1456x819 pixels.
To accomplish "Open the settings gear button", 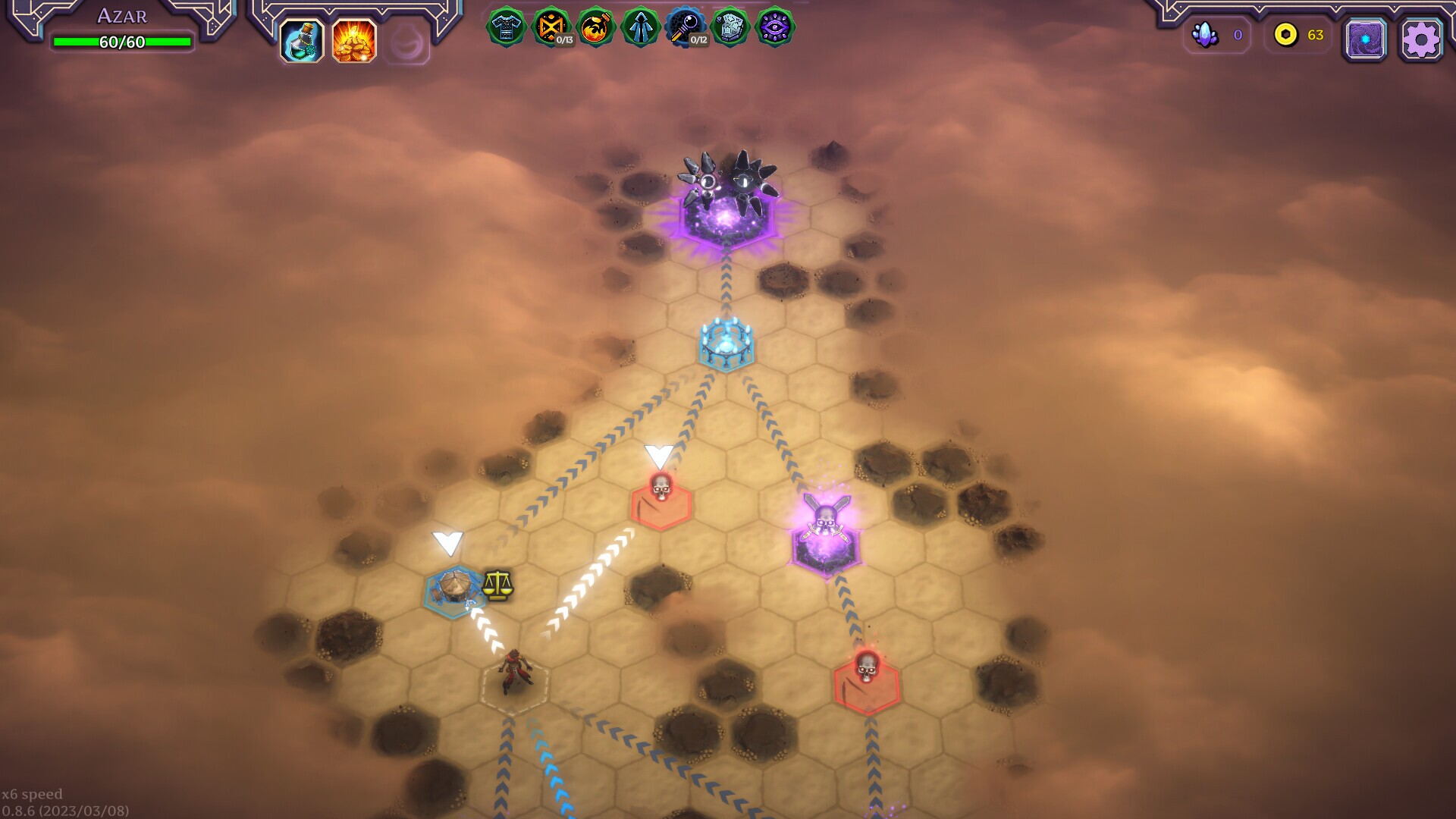I will tap(1421, 39).
